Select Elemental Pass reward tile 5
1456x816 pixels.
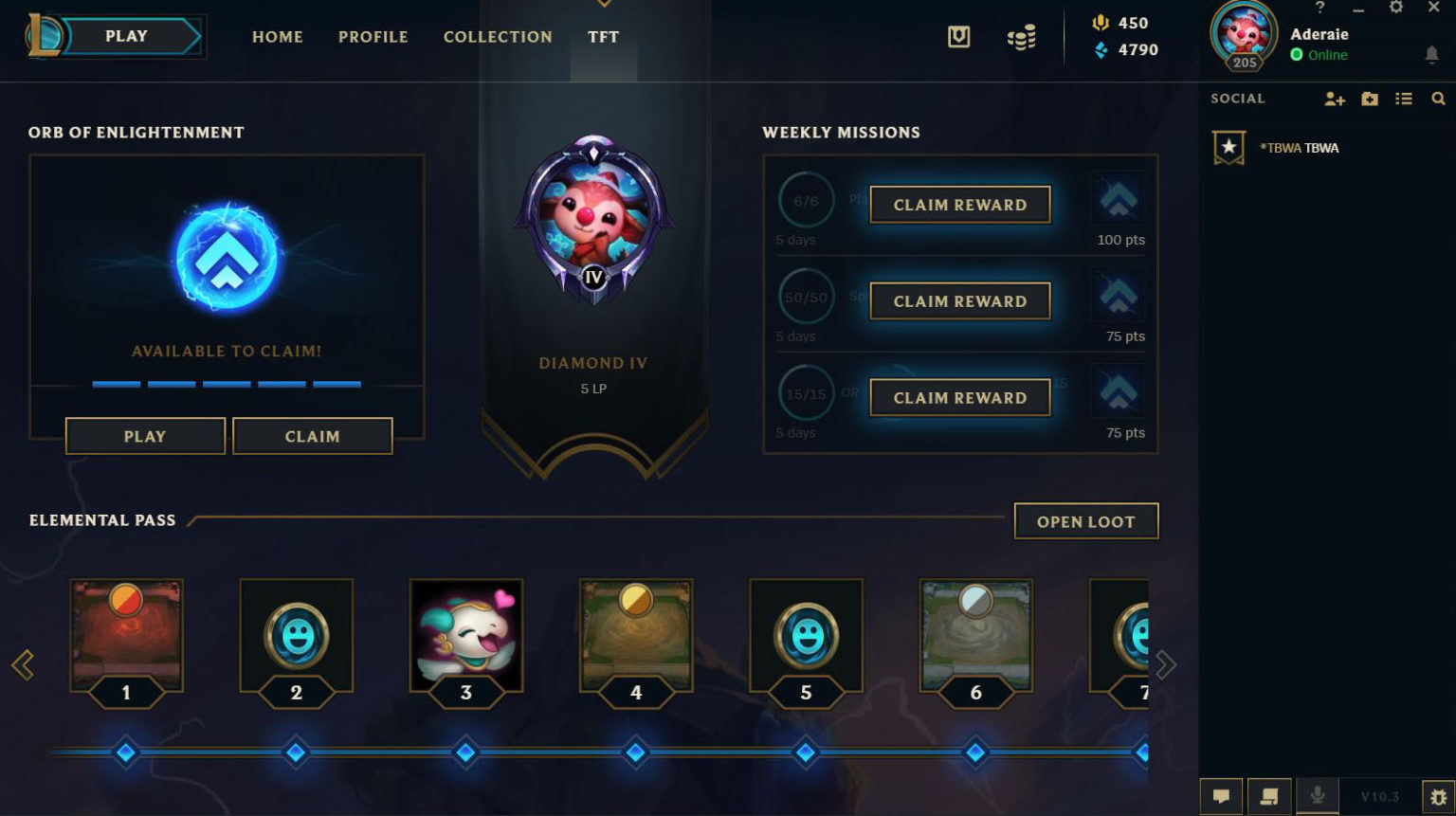pos(806,635)
